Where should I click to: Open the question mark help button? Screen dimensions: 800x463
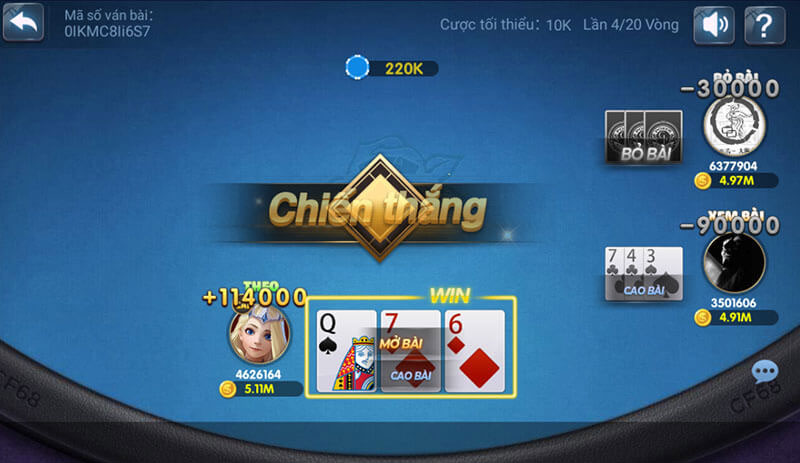pos(765,23)
